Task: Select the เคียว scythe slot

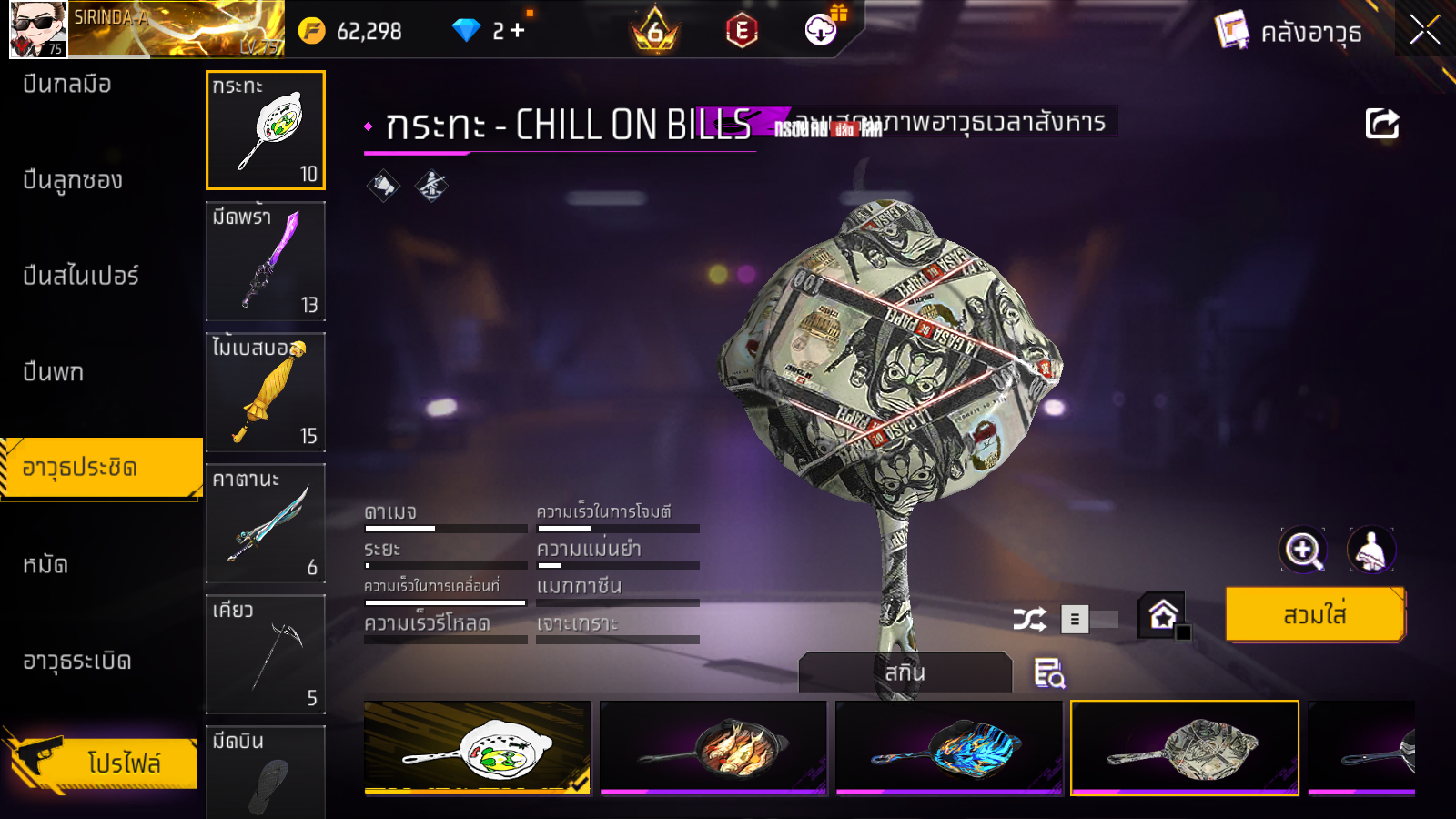Action: (266, 654)
